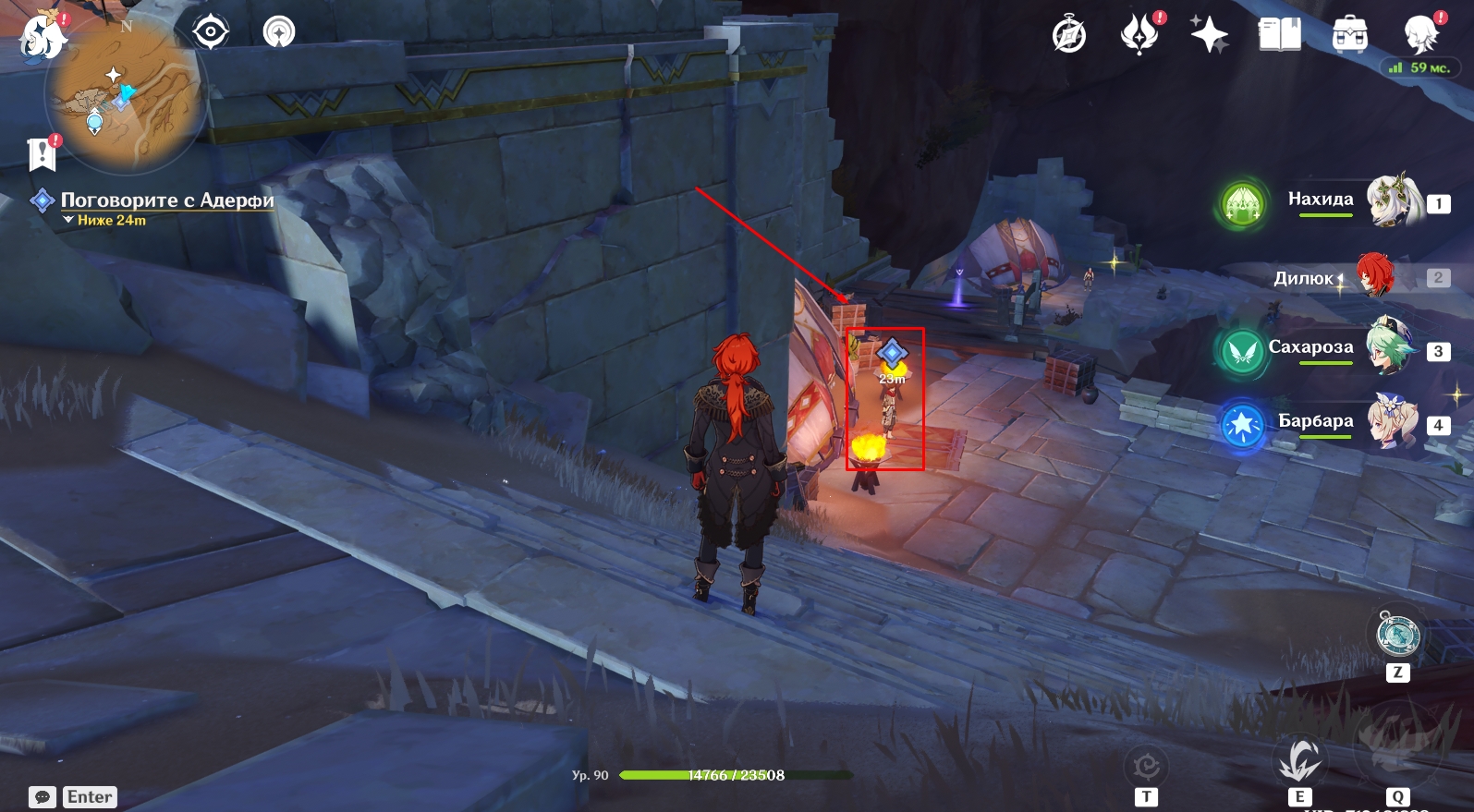The width and height of the screenshot is (1474, 812).
Task: Open the chat bubble box
Action: click(43, 797)
